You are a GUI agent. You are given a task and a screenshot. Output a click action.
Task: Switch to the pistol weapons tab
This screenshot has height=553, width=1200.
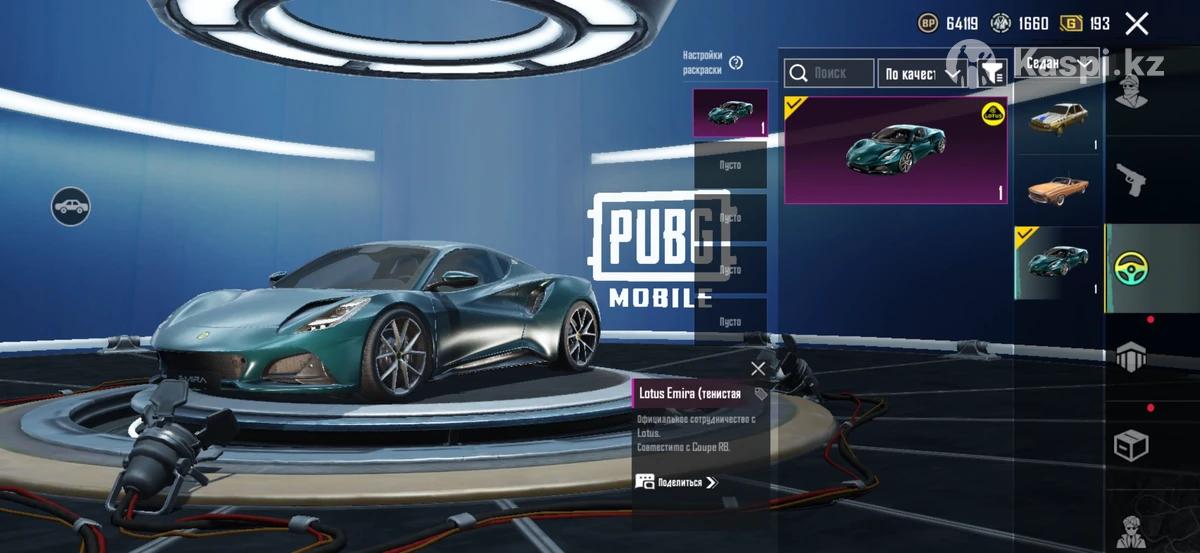pyautogui.click(x=1131, y=182)
